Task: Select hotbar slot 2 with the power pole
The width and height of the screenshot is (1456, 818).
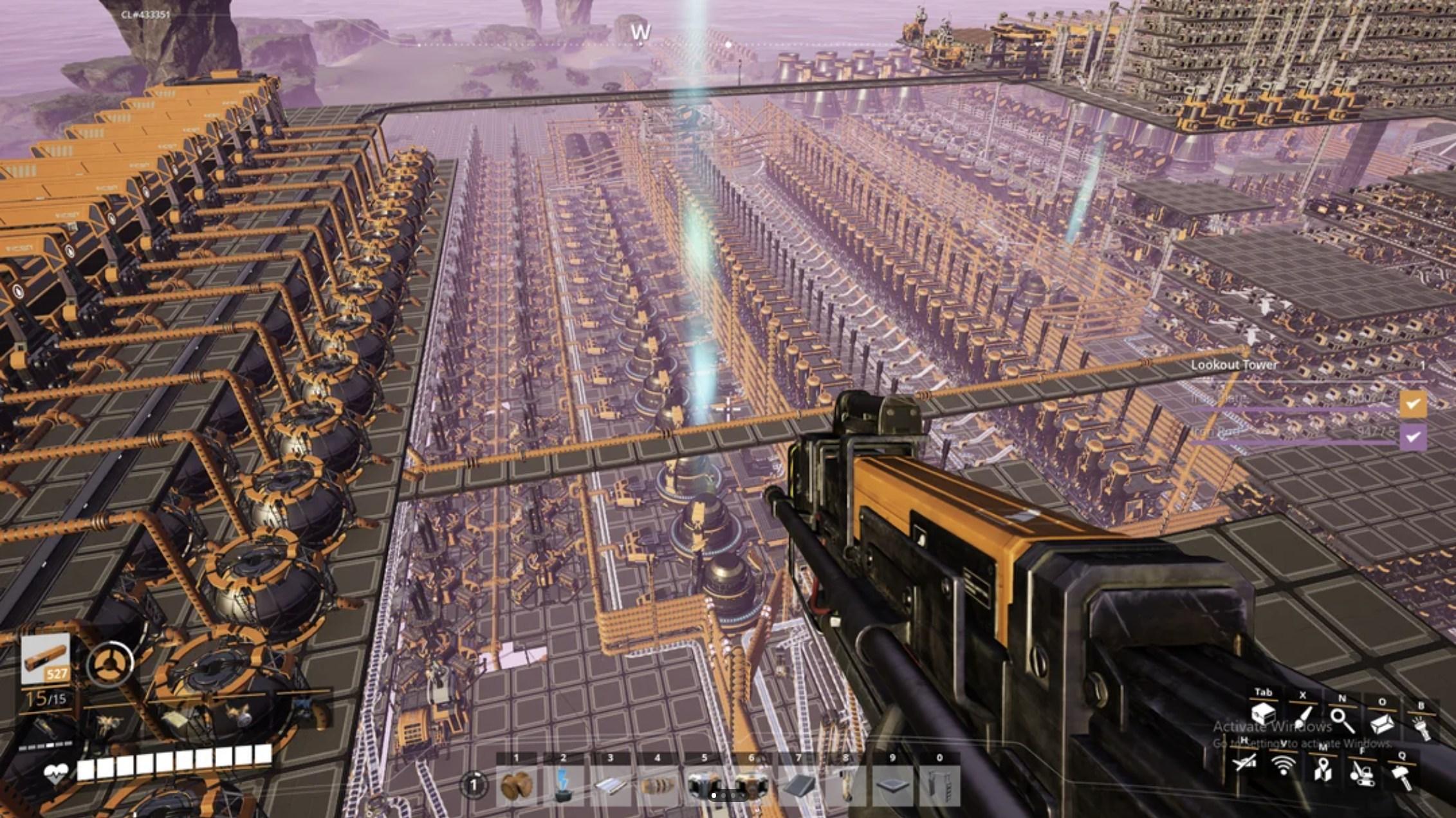Action: point(563,786)
